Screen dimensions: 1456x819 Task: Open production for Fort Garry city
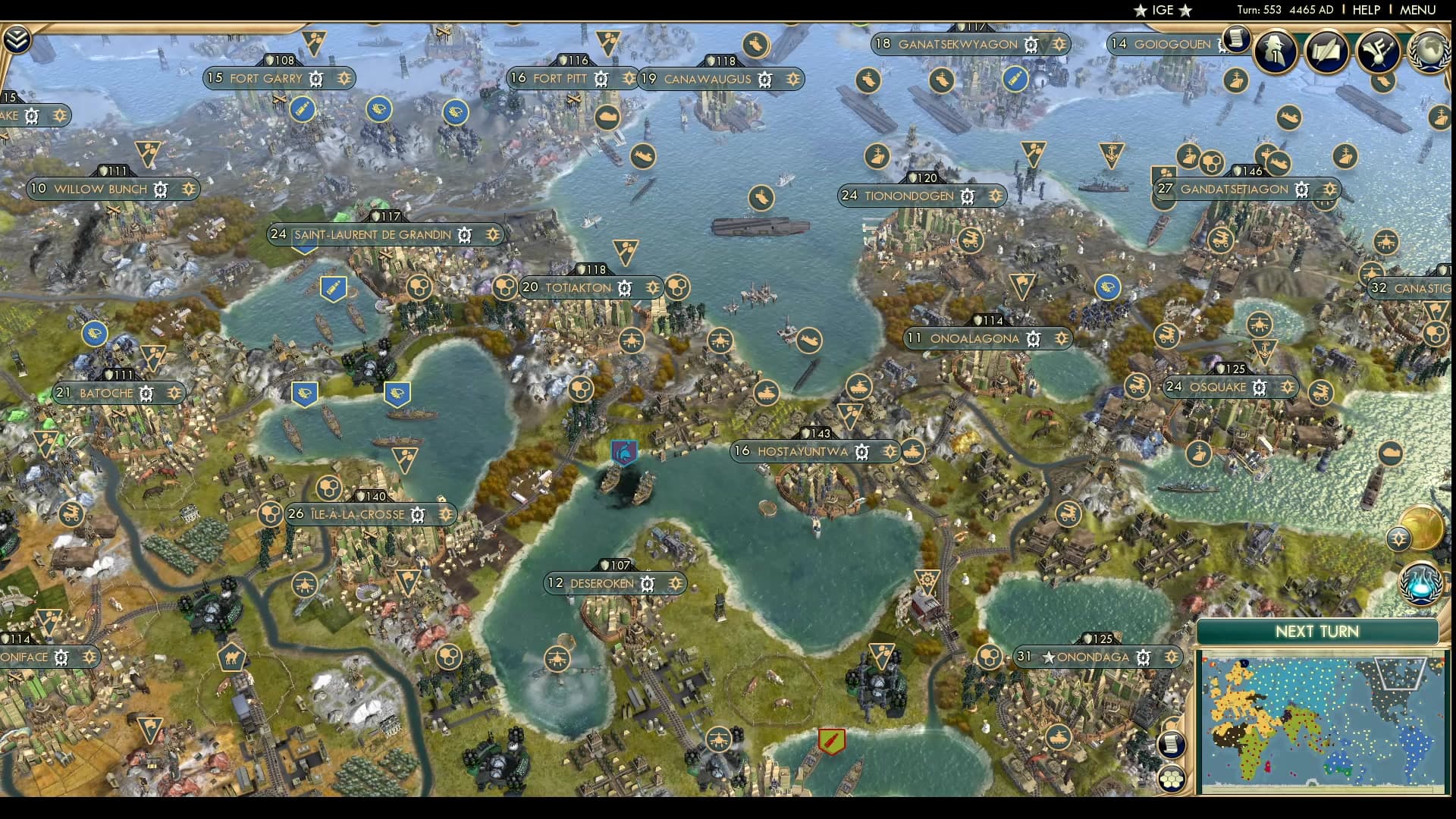tap(316, 78)
